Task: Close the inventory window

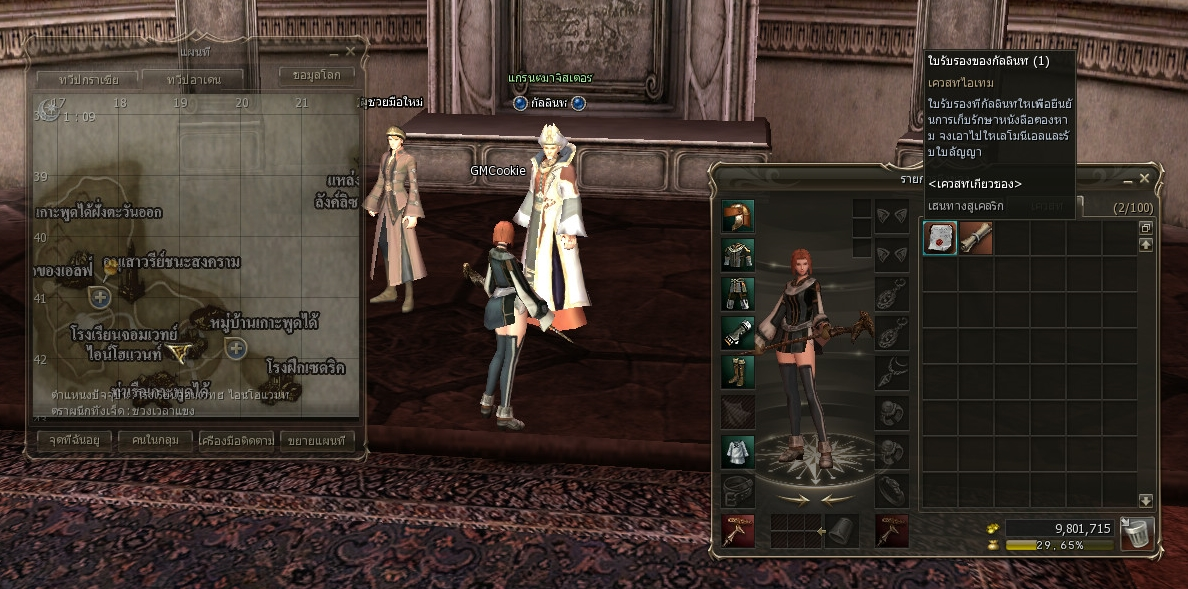Action: coord(1144,179)
